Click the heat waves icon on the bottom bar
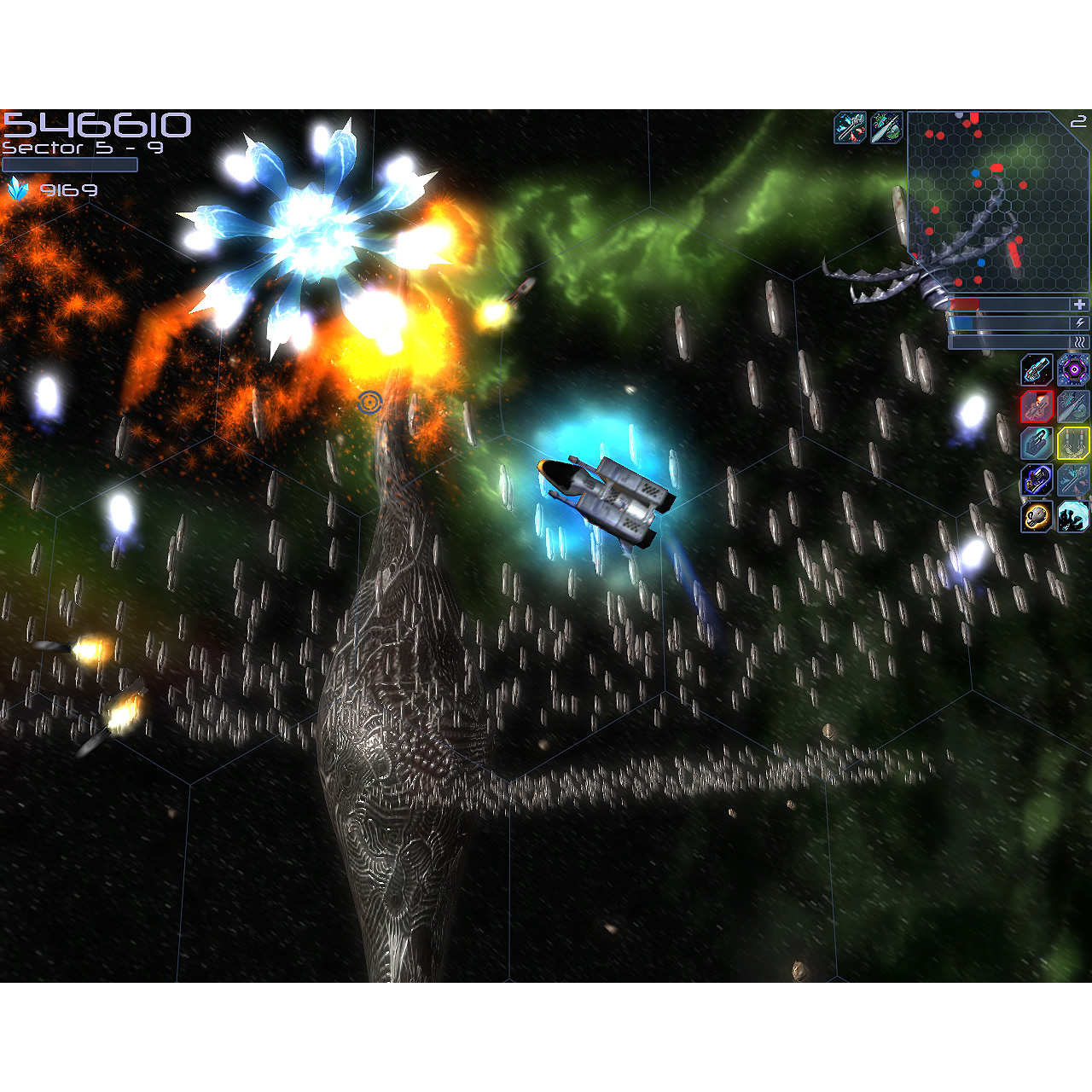 (1080, 342)
